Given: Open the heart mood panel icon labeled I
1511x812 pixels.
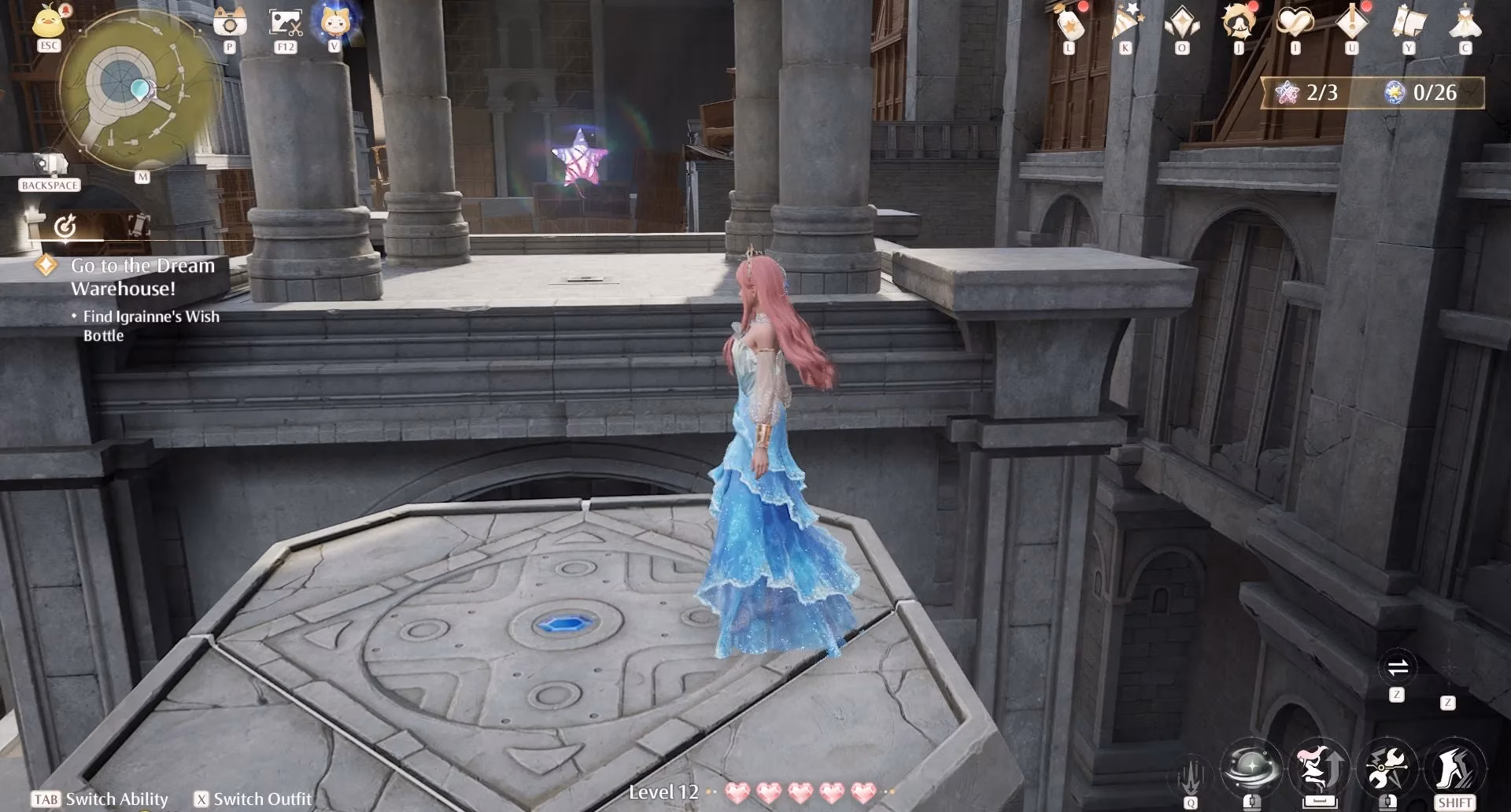Looking at the screenshot, I should 1294,20.
